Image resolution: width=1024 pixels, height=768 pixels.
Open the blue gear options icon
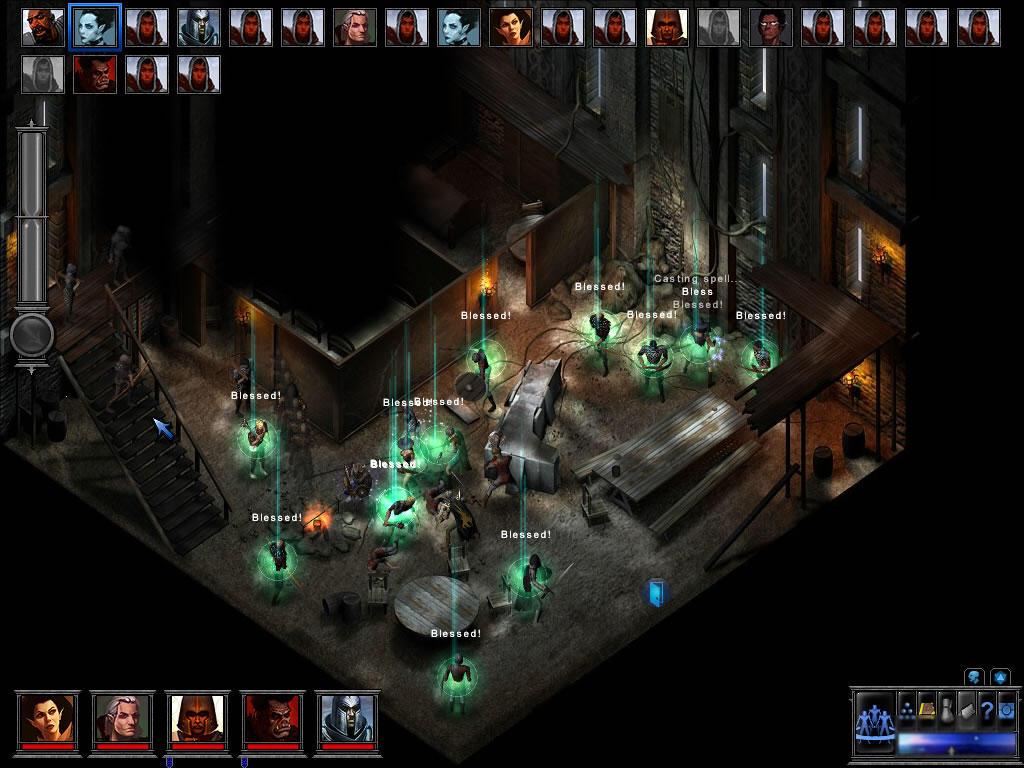click(x=1004, y=709)
